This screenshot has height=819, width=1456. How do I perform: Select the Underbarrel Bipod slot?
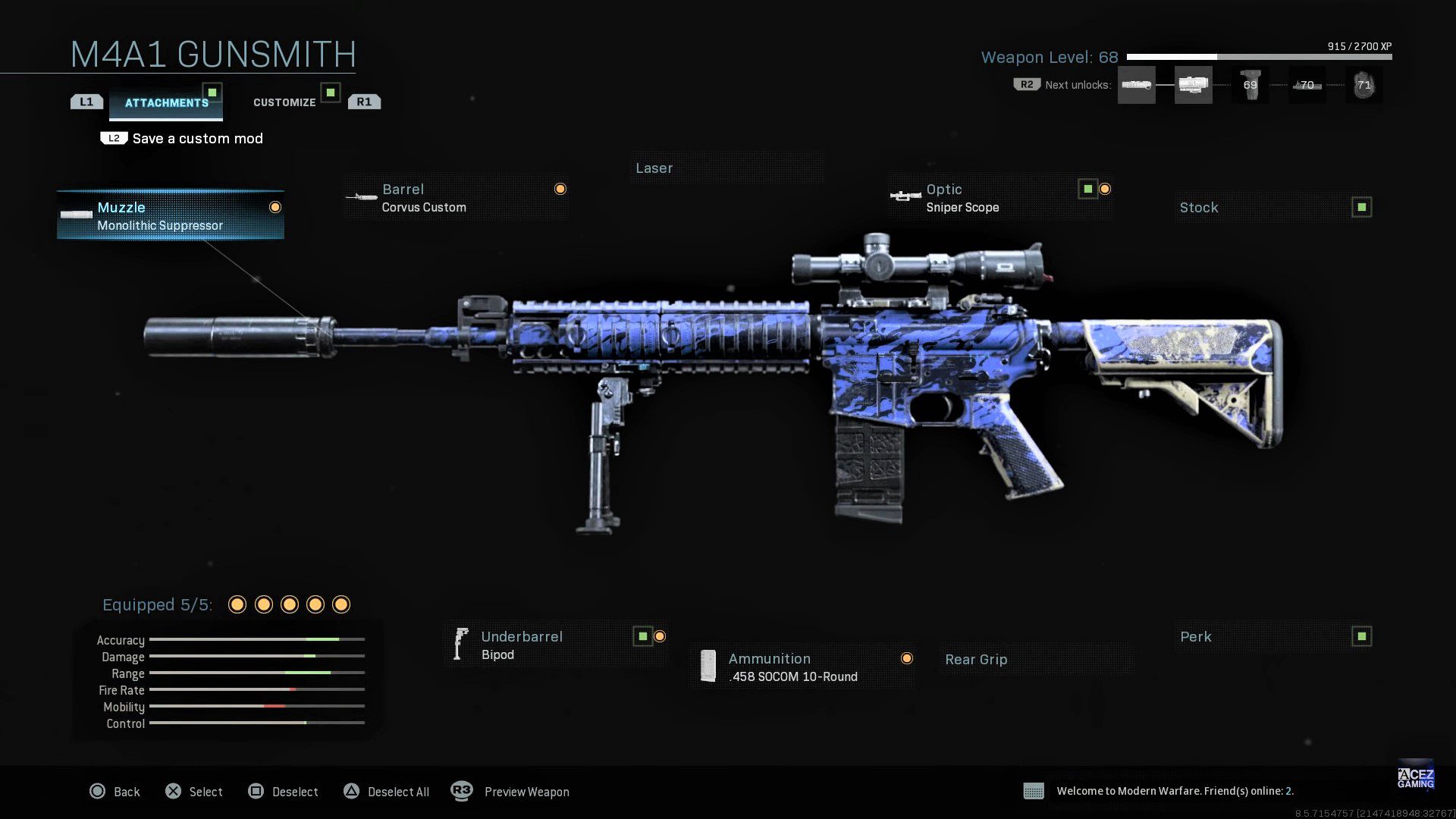555,645
